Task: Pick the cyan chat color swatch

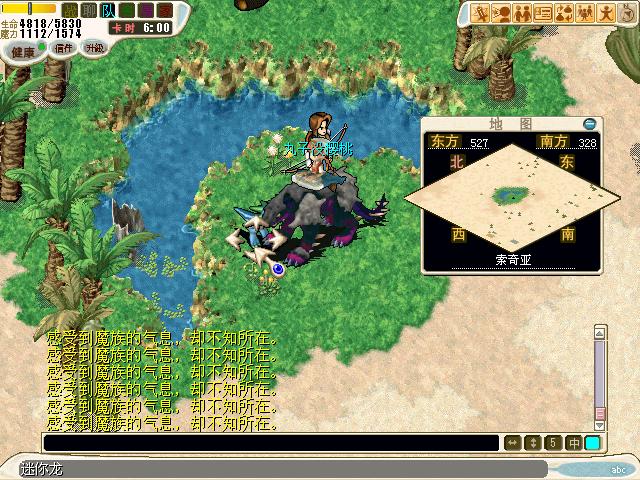Action: click(x=593, y=442)
